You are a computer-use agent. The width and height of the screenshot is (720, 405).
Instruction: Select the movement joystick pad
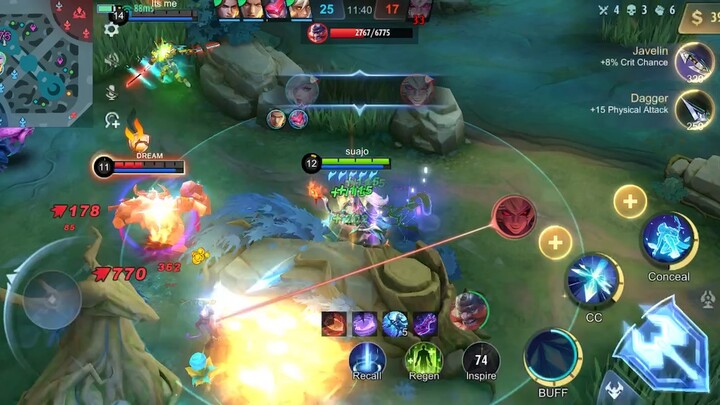pyautogui.click(x=52, y=298)
